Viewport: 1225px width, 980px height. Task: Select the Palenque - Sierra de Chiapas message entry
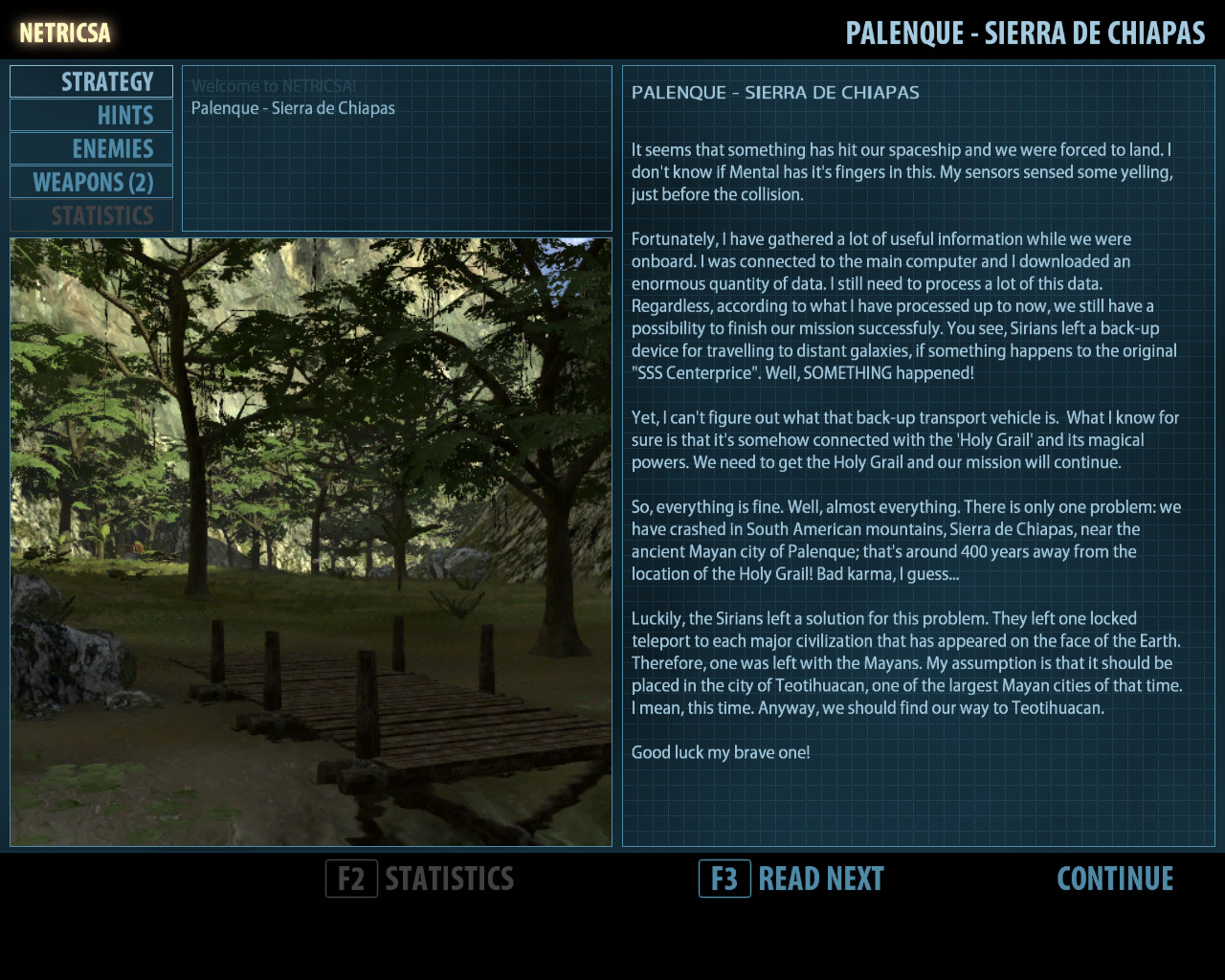pyautogui.click(x=293, y=108)
